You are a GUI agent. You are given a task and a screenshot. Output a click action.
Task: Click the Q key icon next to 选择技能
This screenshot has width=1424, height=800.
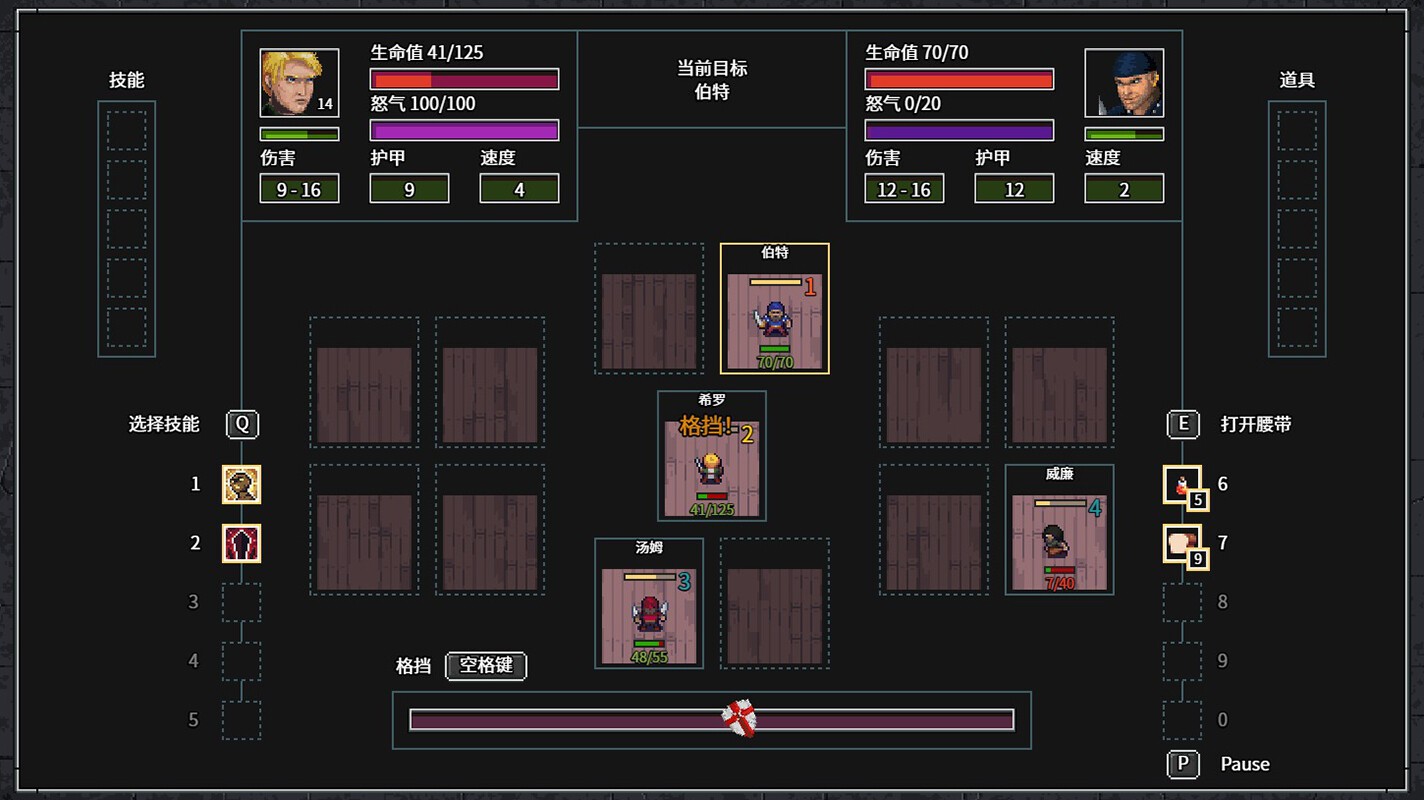coord(242,424)
